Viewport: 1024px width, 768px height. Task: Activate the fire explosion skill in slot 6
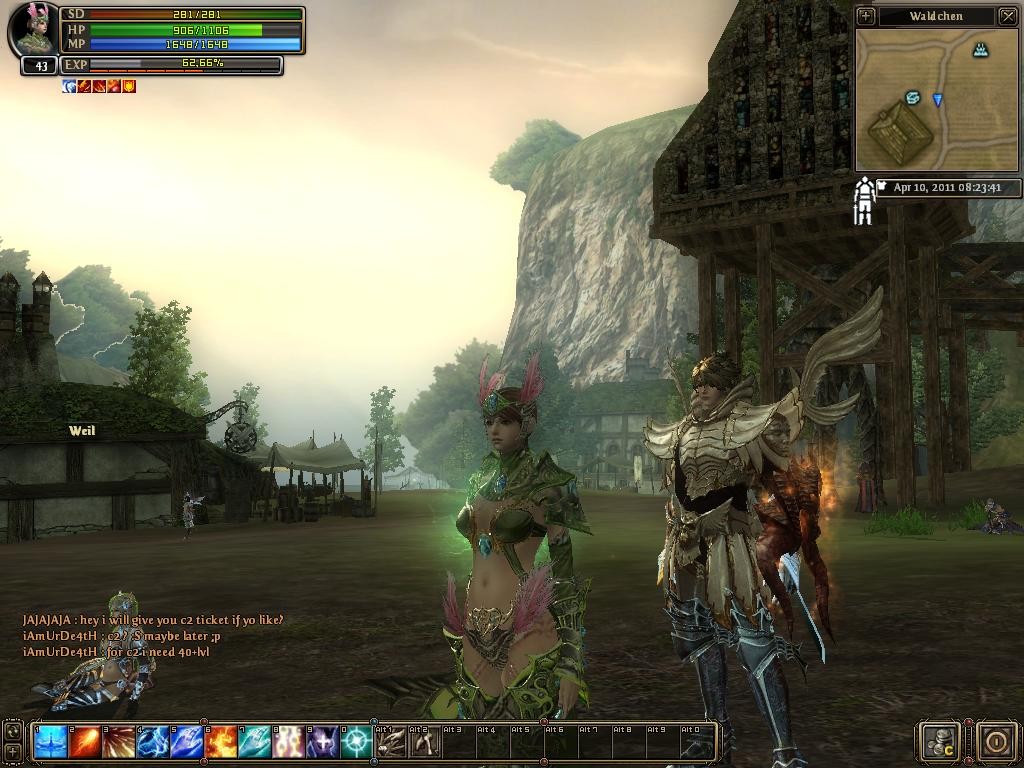click(221, 742)
